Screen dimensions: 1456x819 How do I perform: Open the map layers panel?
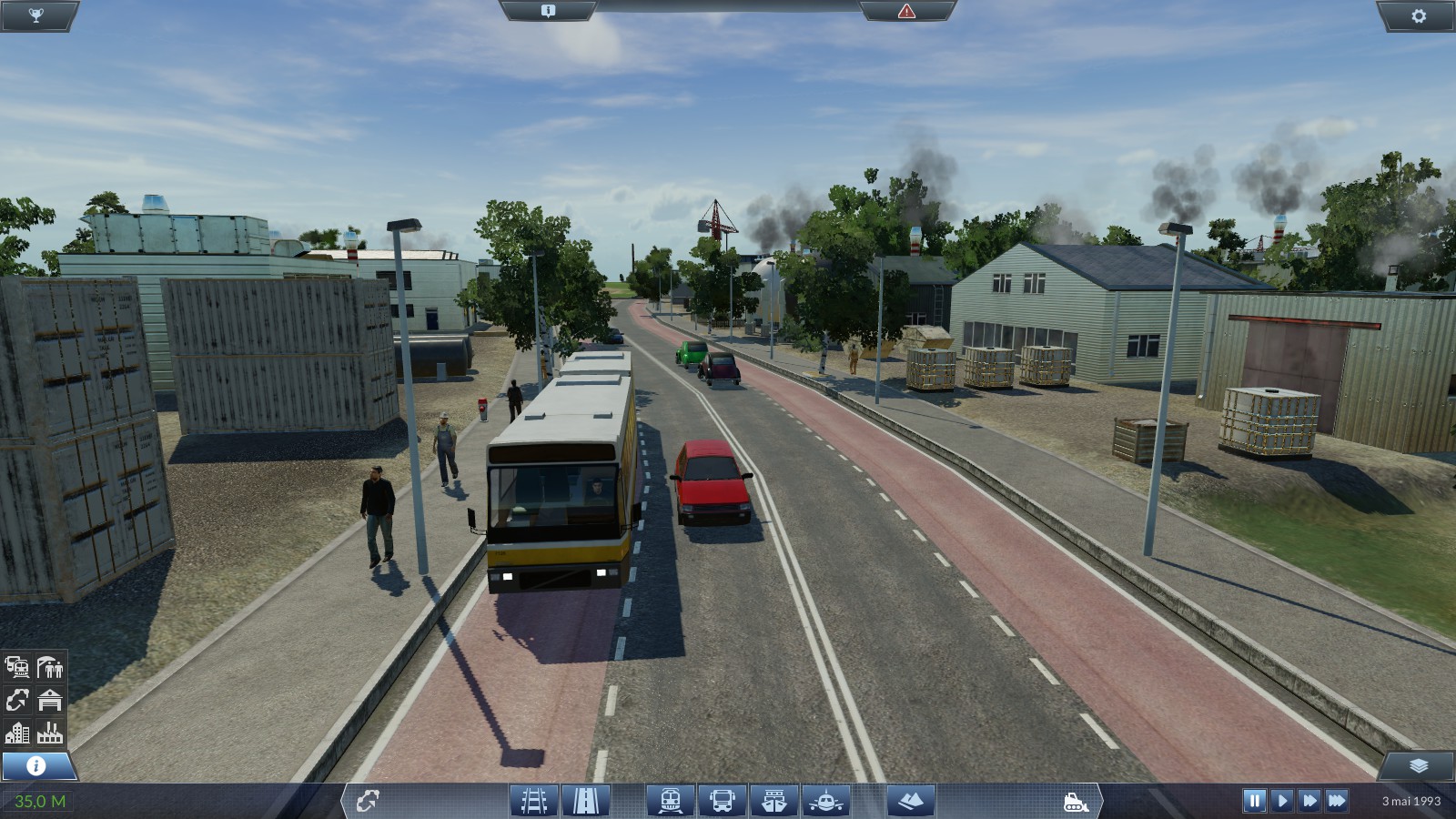coord(1418,765)
